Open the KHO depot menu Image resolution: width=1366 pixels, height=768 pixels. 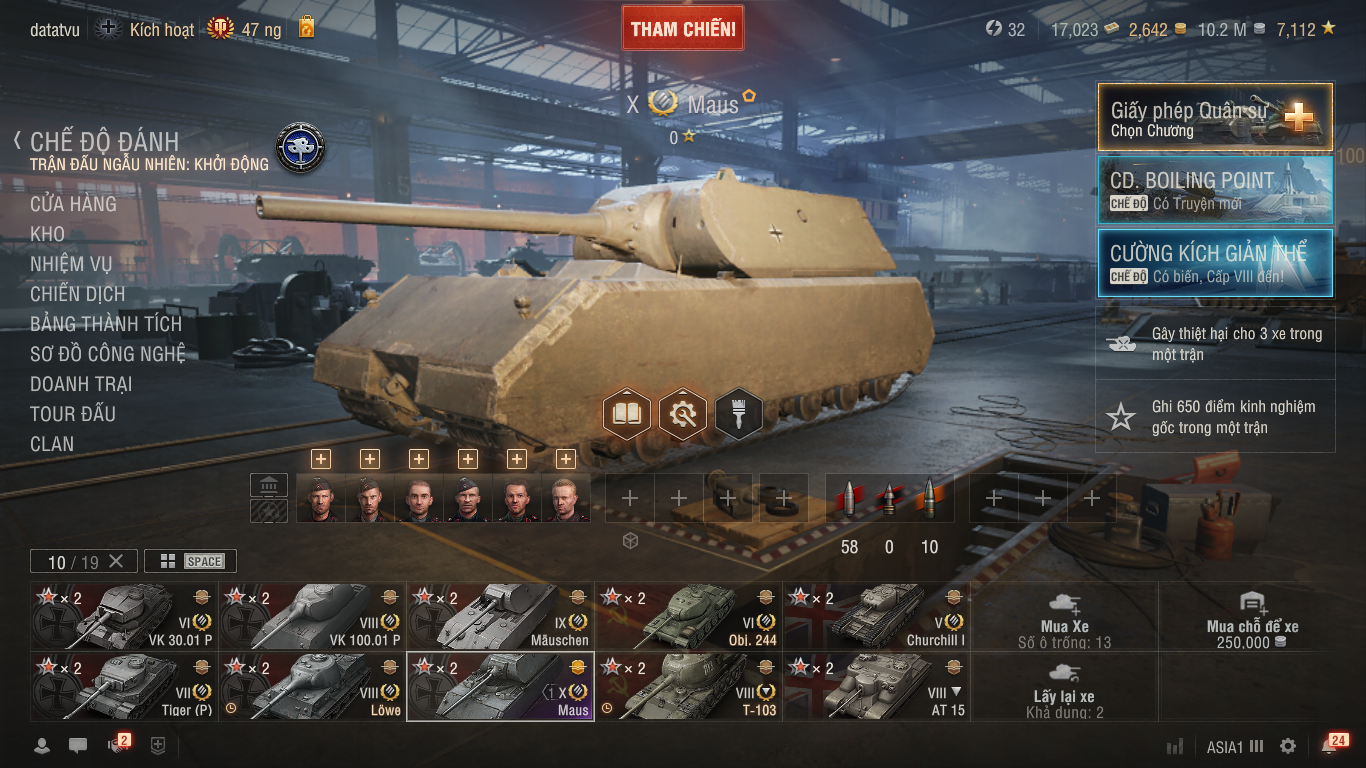pyautogui.click(x=47, y=234)
